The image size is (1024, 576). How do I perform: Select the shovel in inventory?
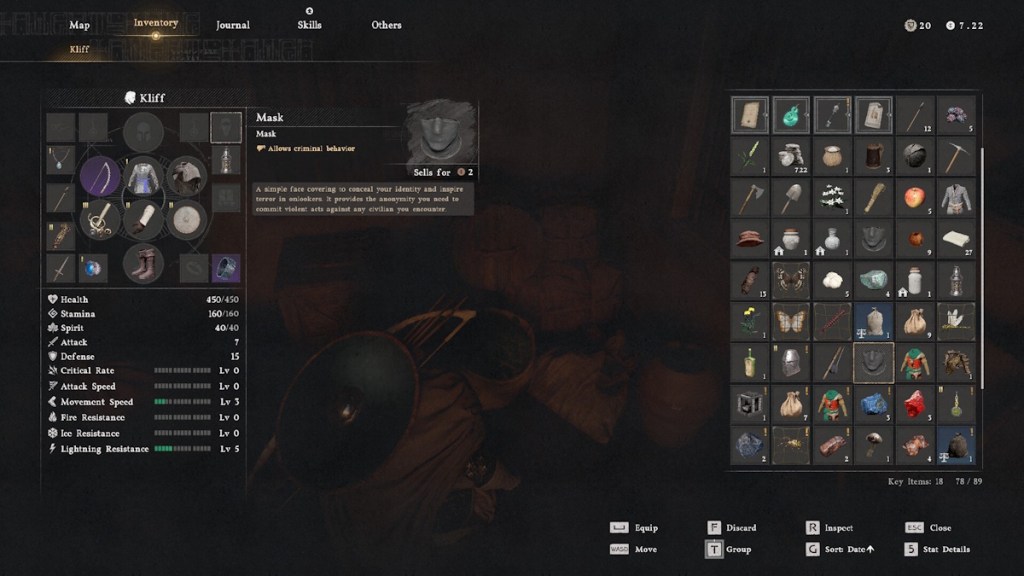tap(791, 197)
